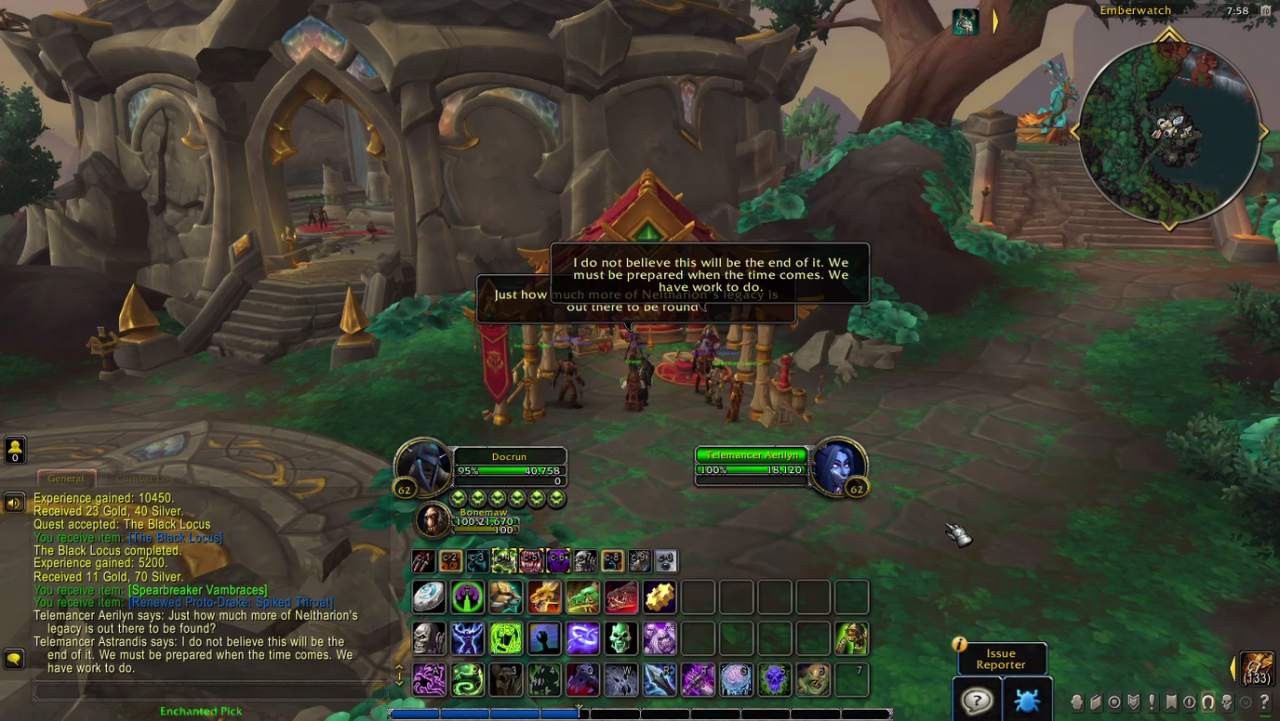Use the golden gear icon ability
Image resolution: width=1280 pixels, height=721 pixels.
point(659,597)
